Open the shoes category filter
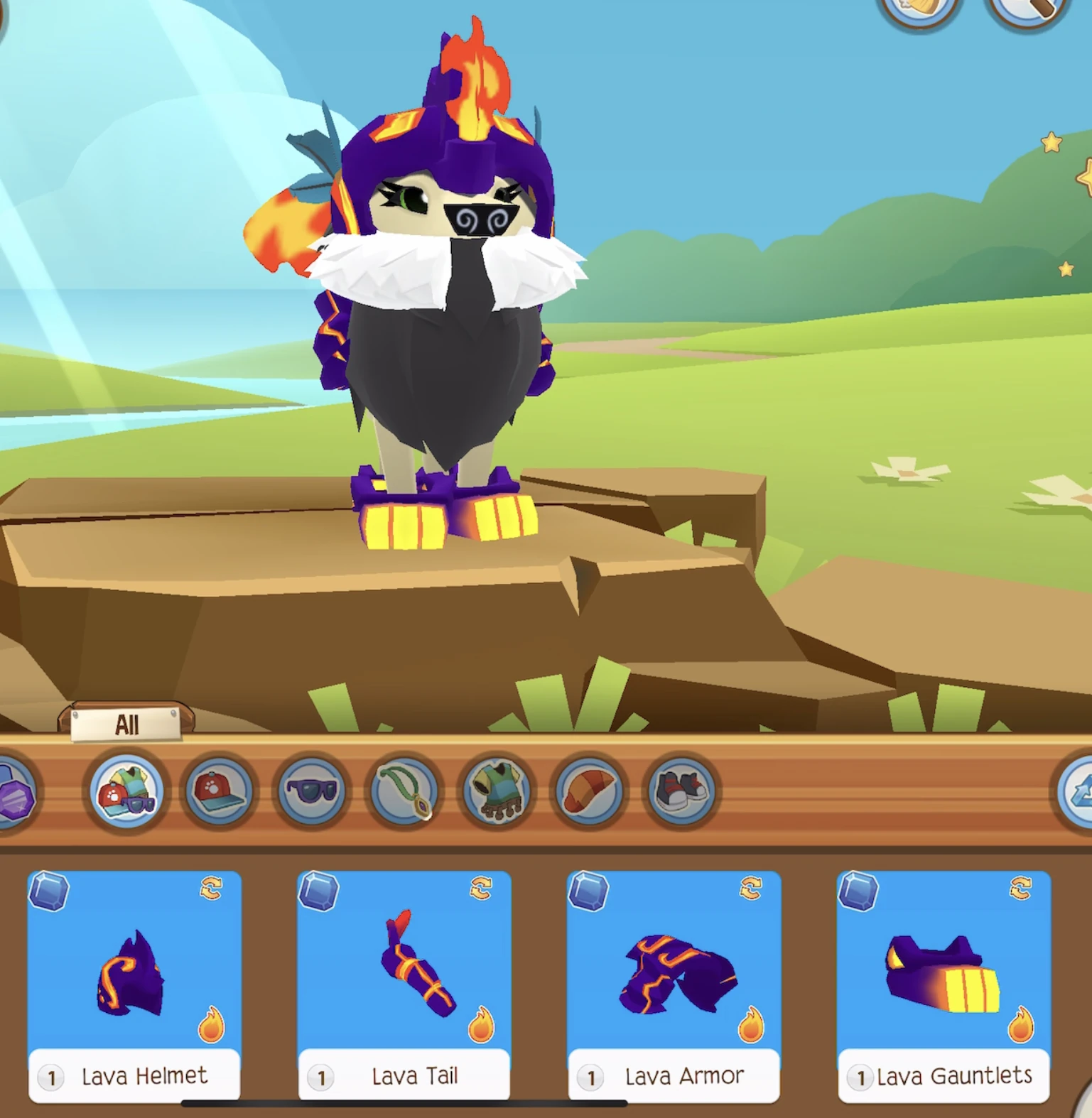The image size is (1092, 1118). tap(684, 794)
